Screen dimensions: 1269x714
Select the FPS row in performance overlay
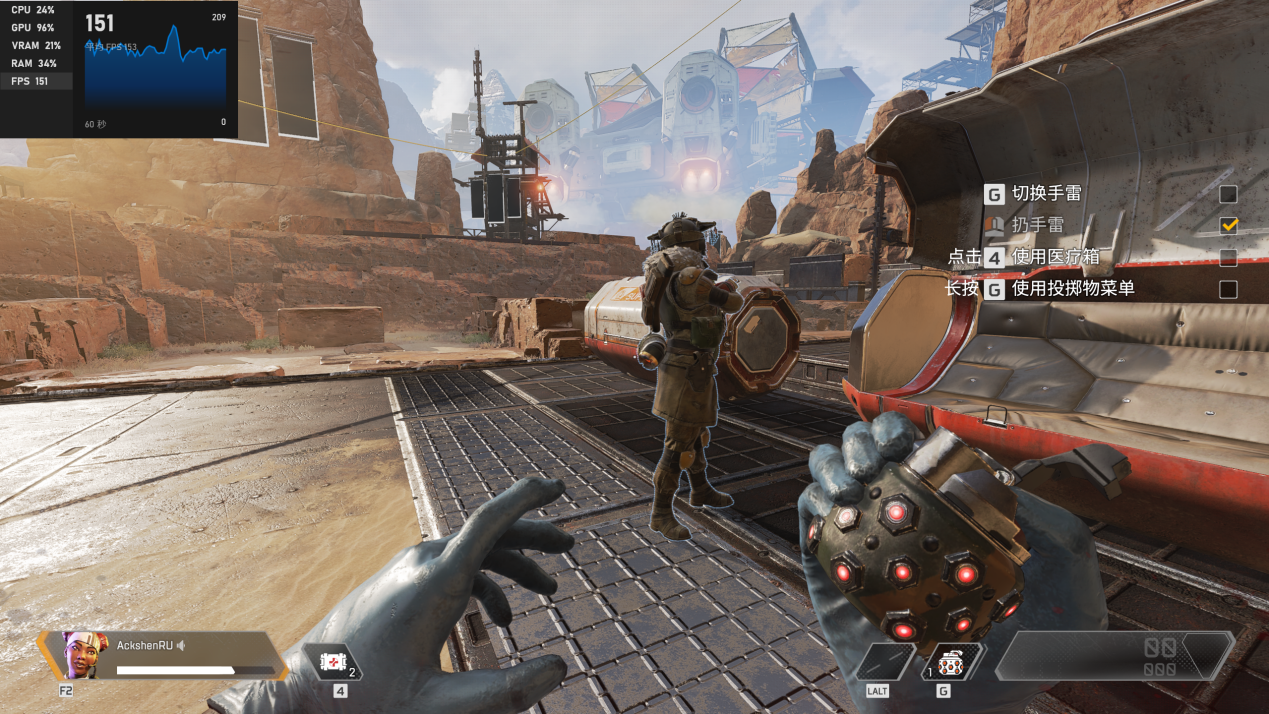click(x=32, y=82)
